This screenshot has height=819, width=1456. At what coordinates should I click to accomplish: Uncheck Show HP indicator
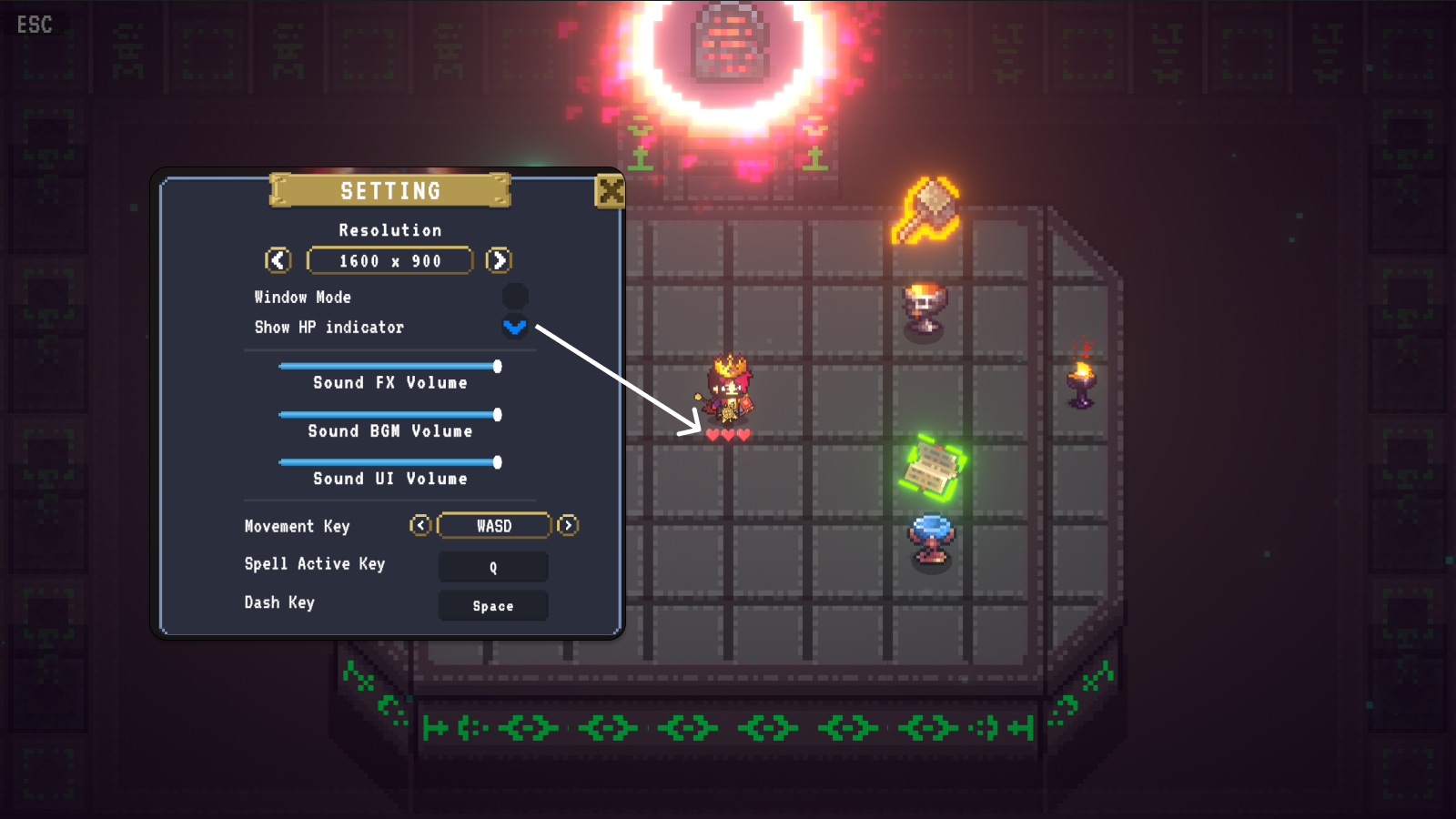515,328
